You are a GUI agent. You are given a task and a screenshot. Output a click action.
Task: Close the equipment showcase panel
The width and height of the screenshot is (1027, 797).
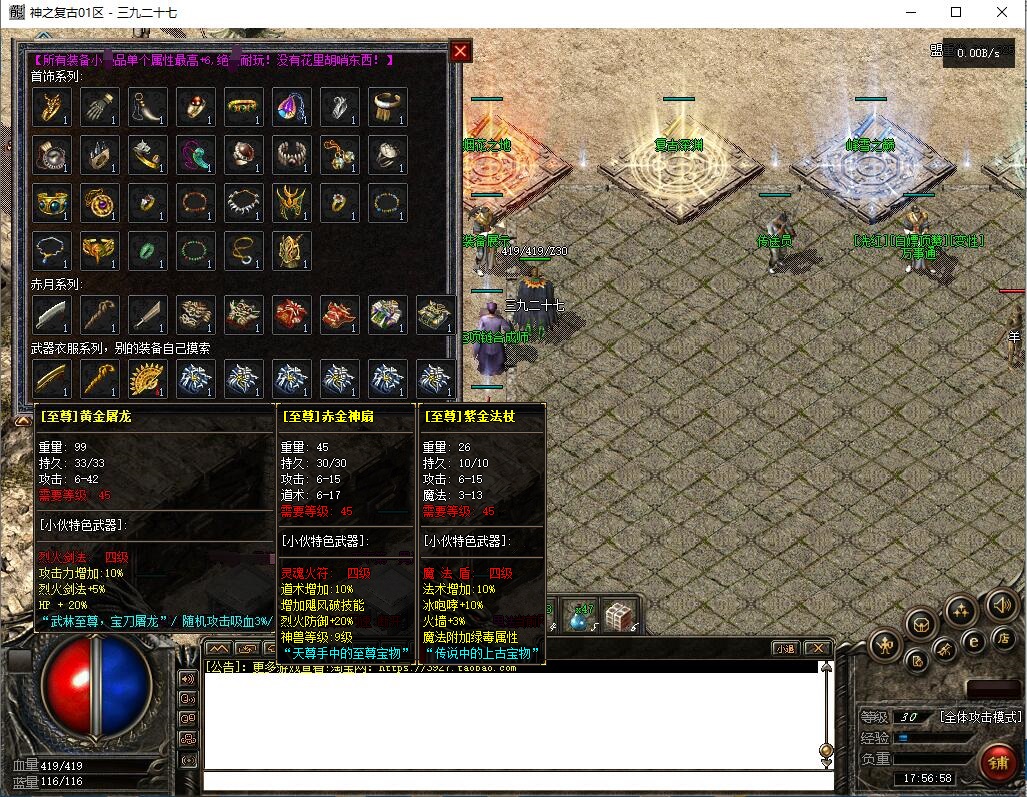click(460, 52)
